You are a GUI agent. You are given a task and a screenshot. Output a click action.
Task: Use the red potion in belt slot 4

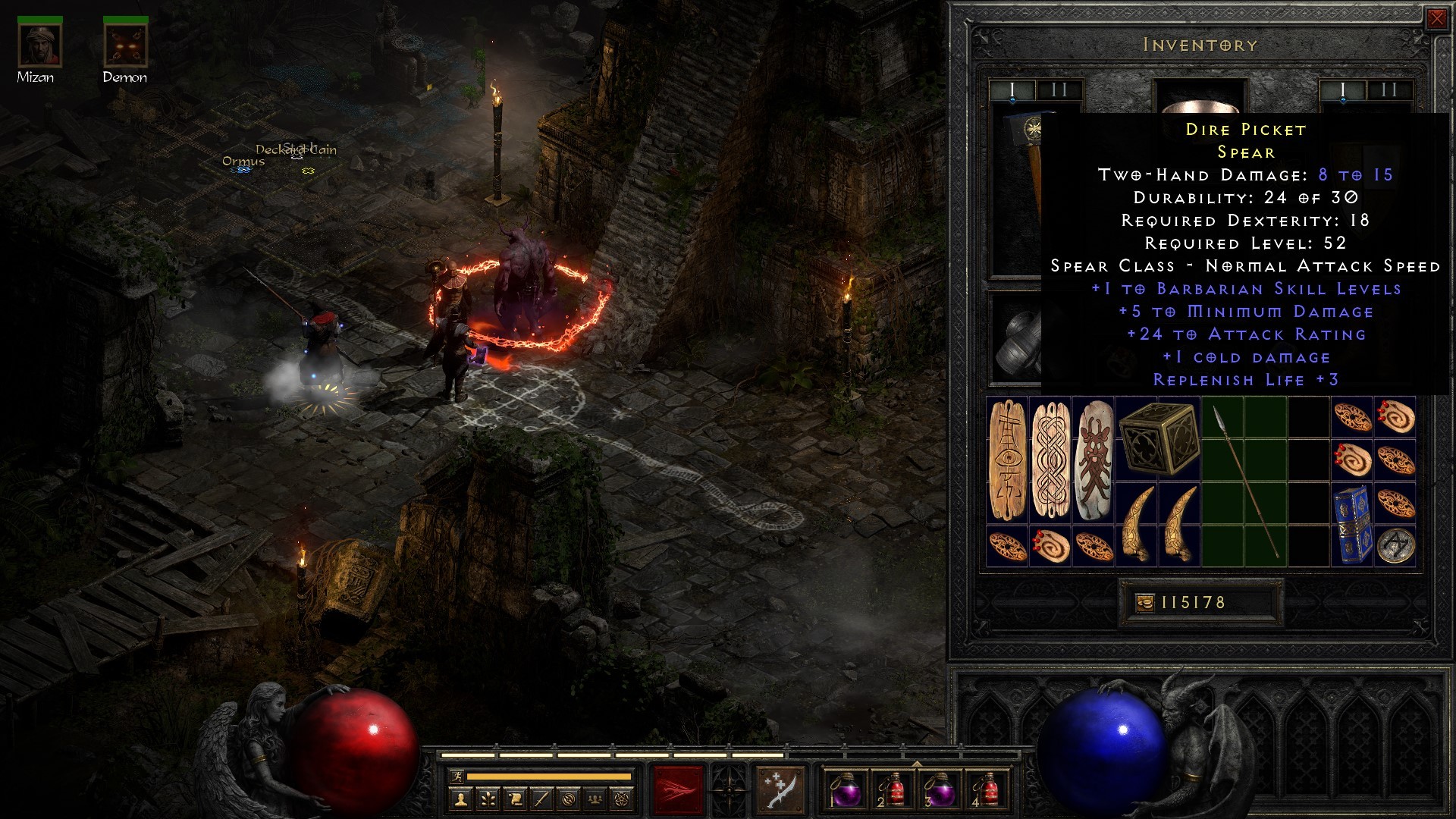pos(987,790)
